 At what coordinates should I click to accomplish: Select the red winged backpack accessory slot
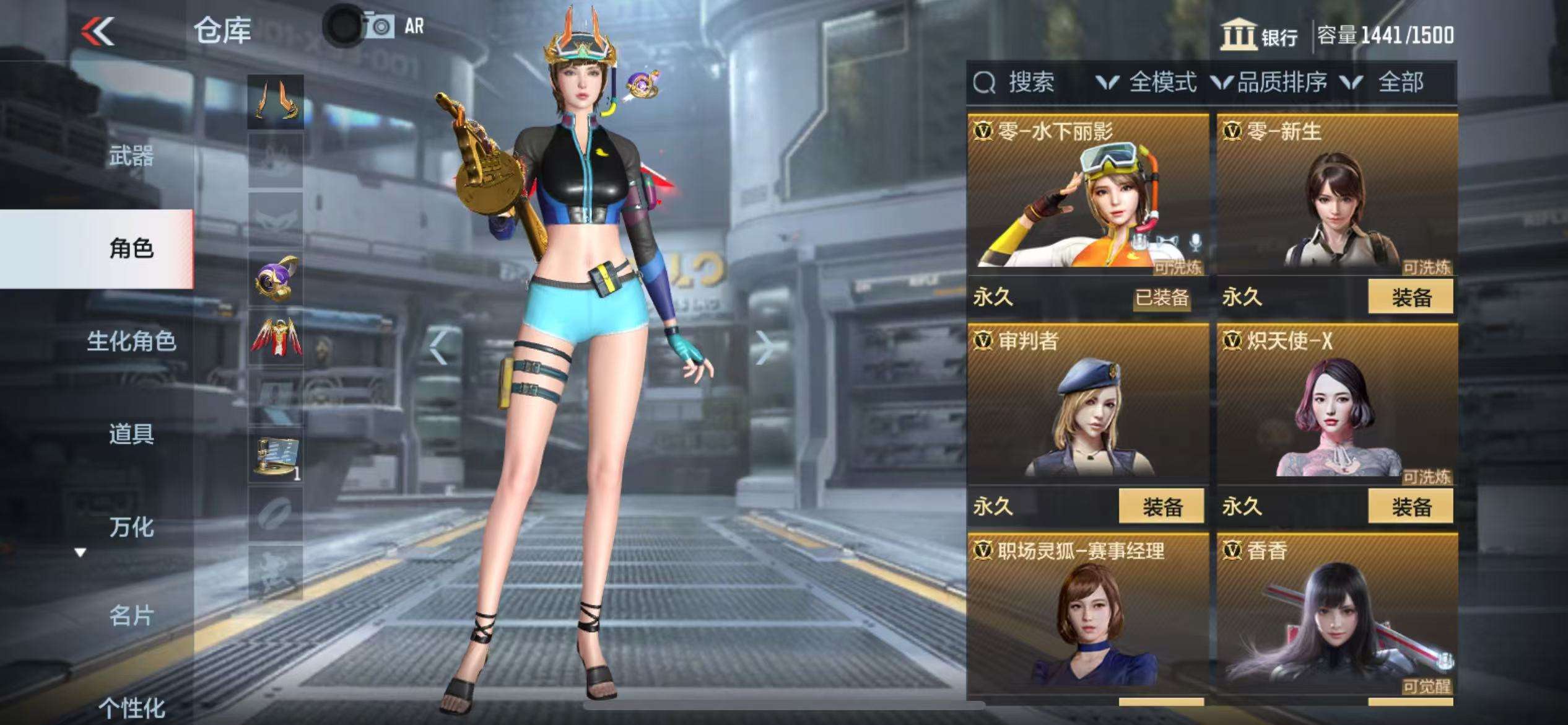coord(276,339)
